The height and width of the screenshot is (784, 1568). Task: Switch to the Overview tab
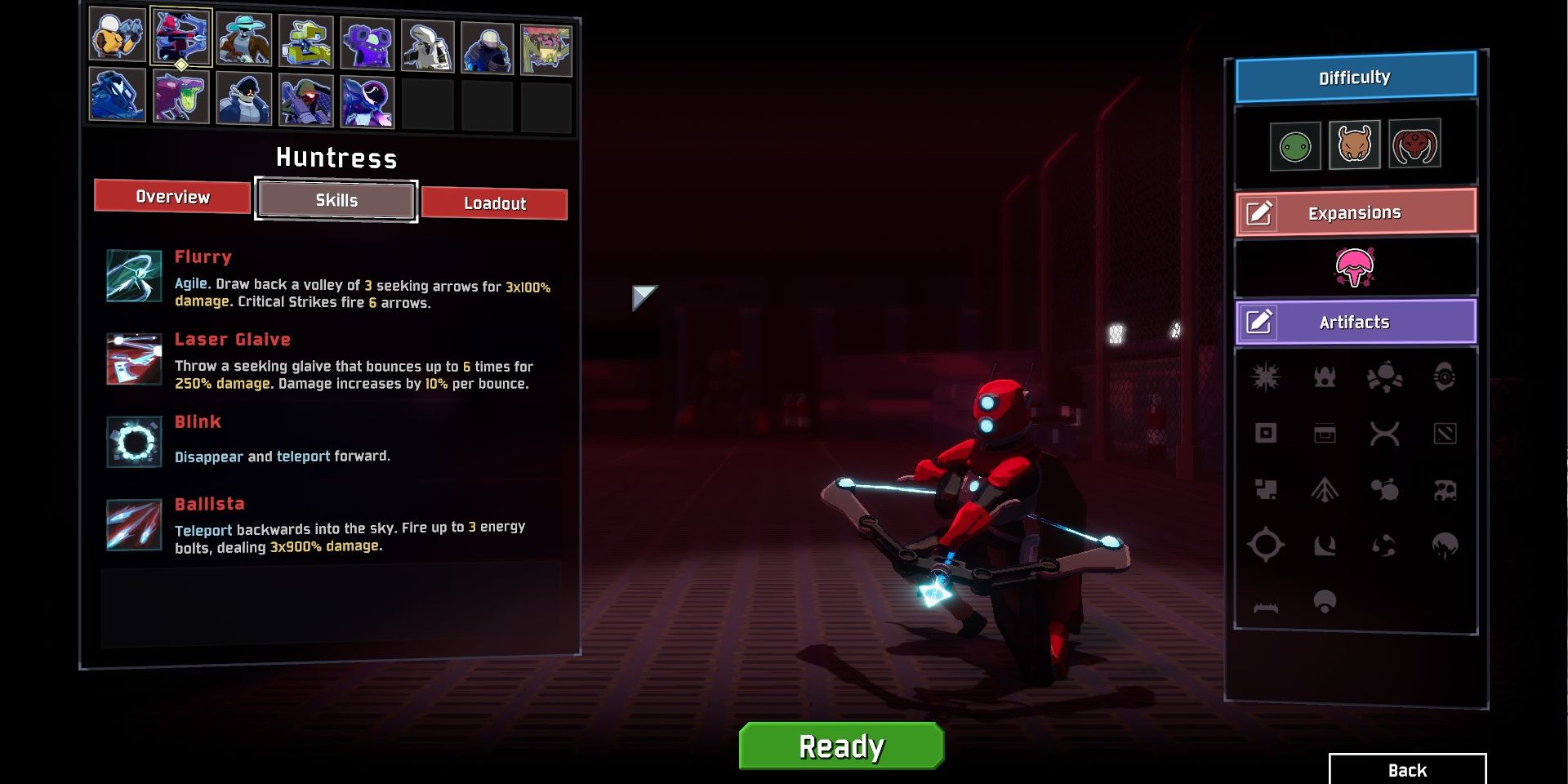[x=172, y=197]
